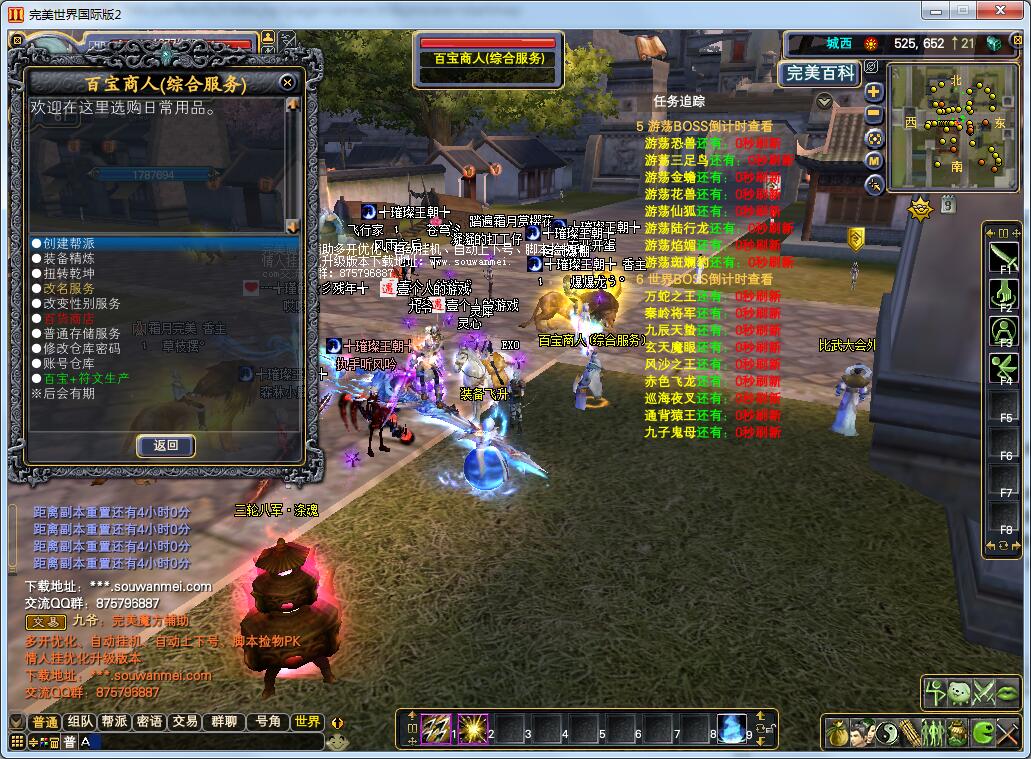This screenshot has width=1031, height=759.
Task: Select the 交易 chat channel tab
Action: (x=184, y=722)
